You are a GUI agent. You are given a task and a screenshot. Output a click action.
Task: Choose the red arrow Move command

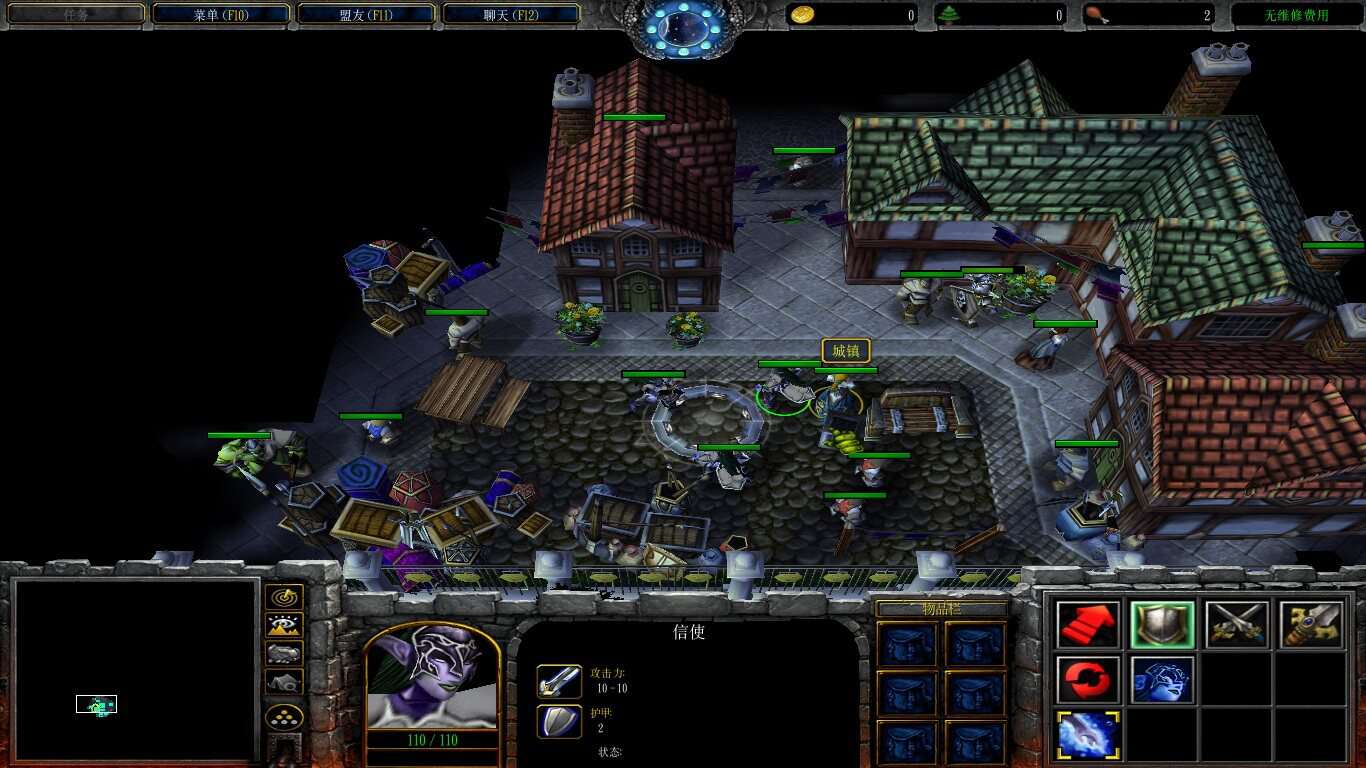pyautogui.click(x=1088, y=624)
